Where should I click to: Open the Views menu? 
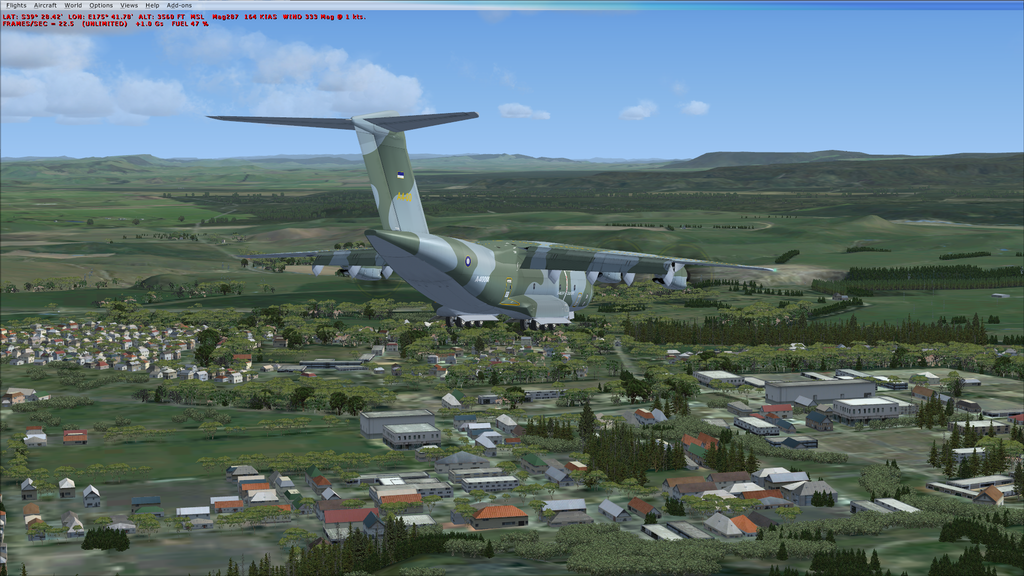(x=129, y=5)
